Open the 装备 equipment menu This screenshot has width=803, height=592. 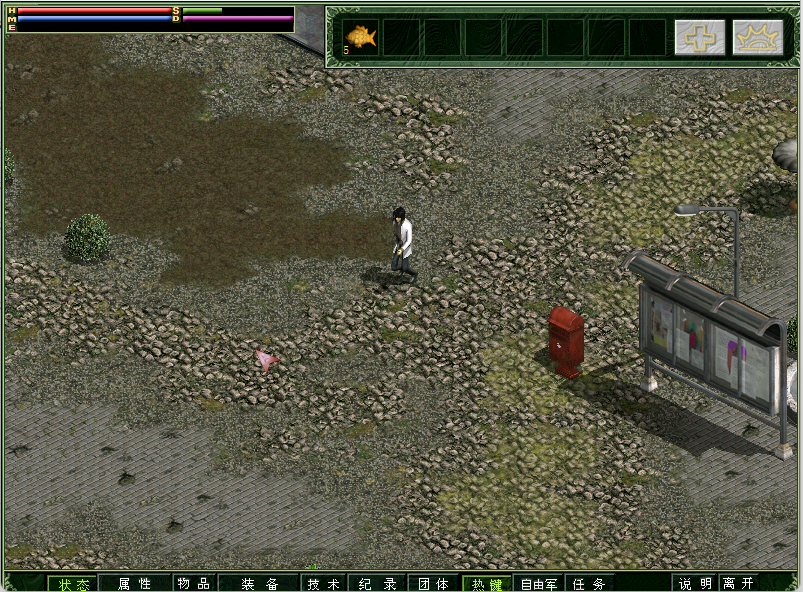coord(259,584)
